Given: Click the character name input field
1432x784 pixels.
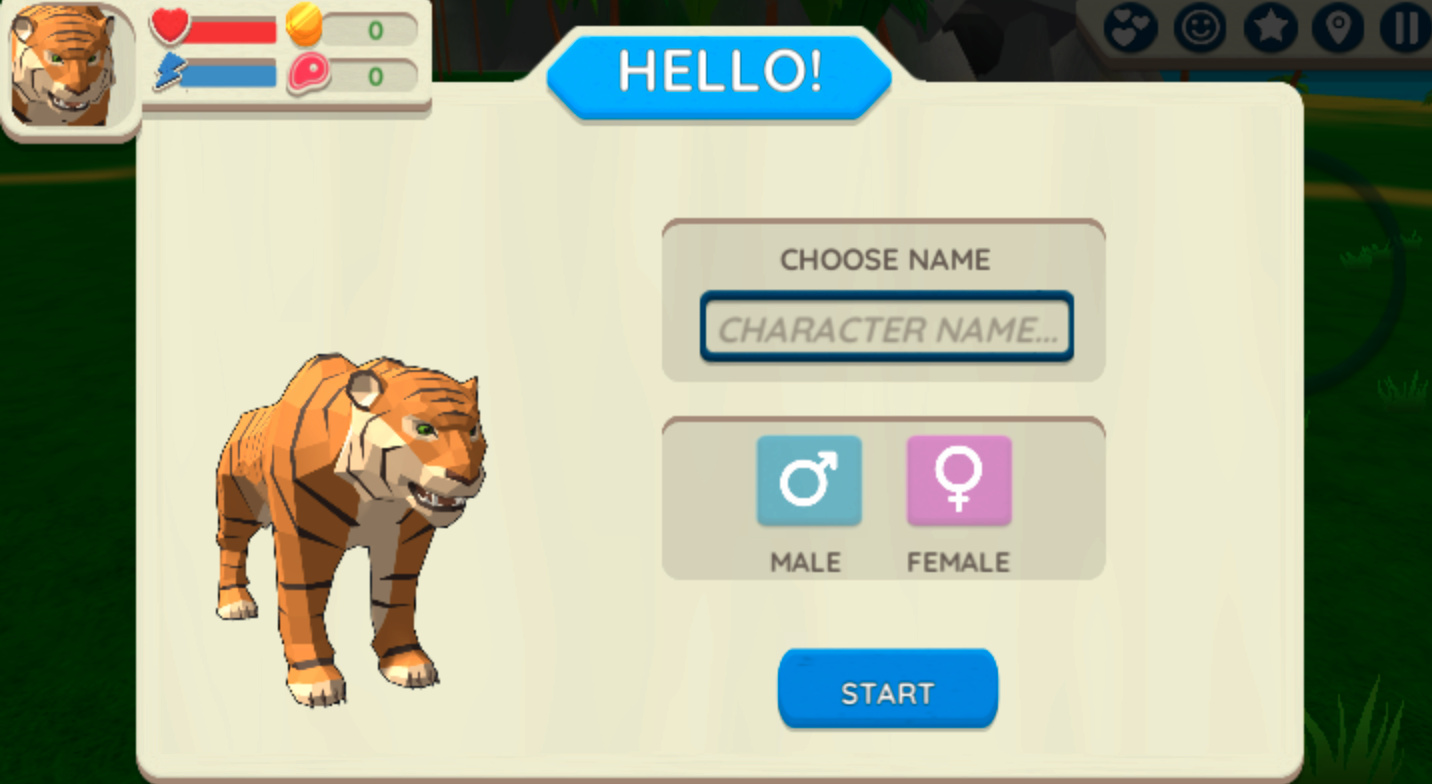Looking at the screenshot, I should 886,328.
